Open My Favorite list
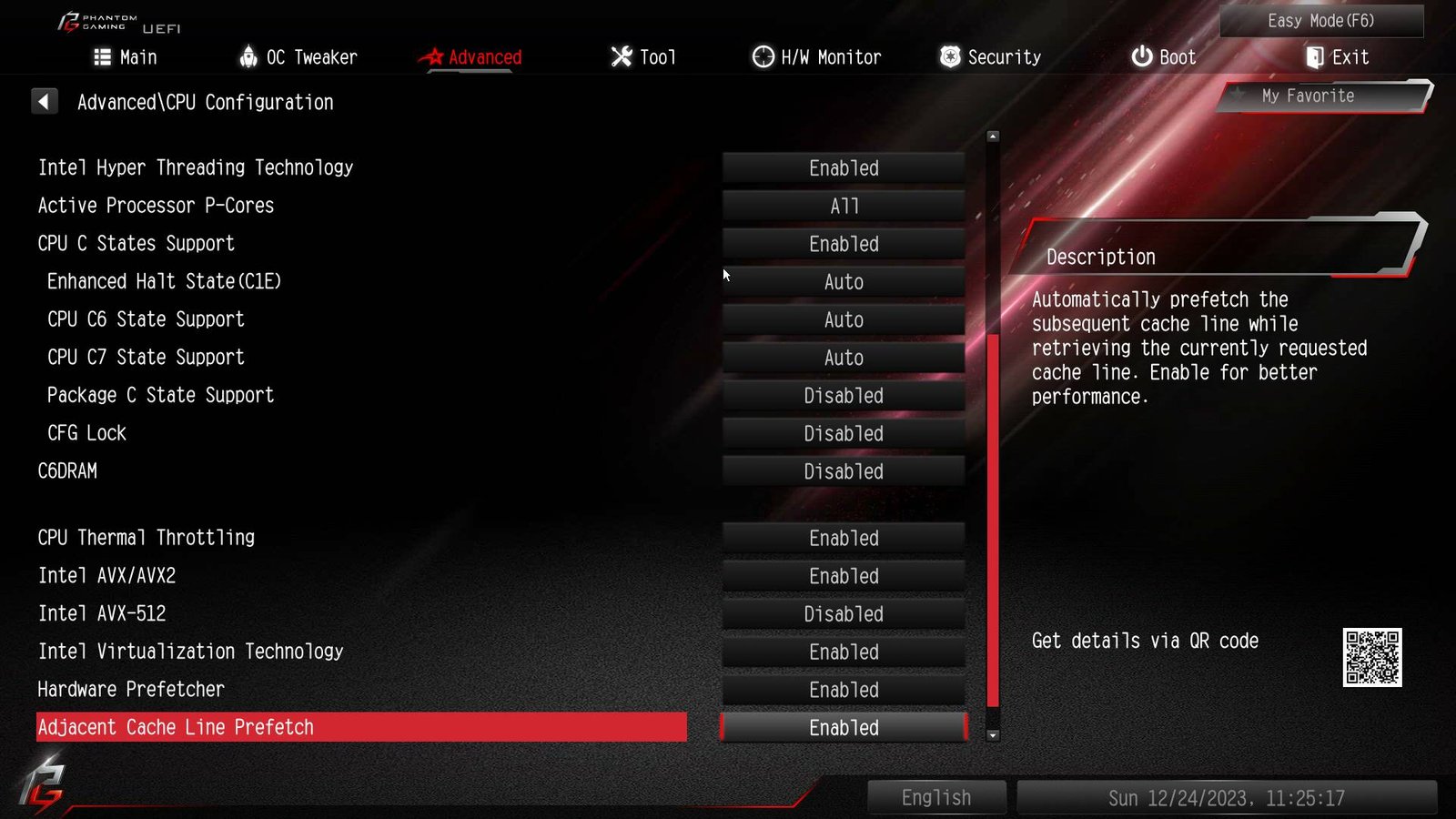 [x=1308, y=96]
